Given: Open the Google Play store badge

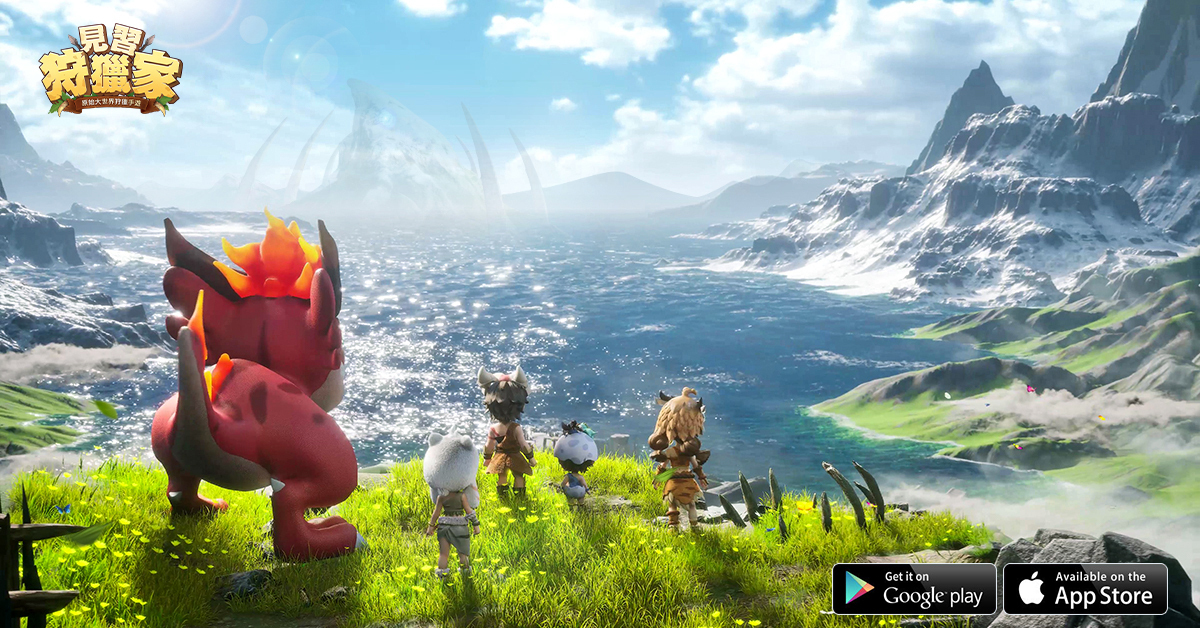Looking at the screenshot, I should (x=914, y=588).
